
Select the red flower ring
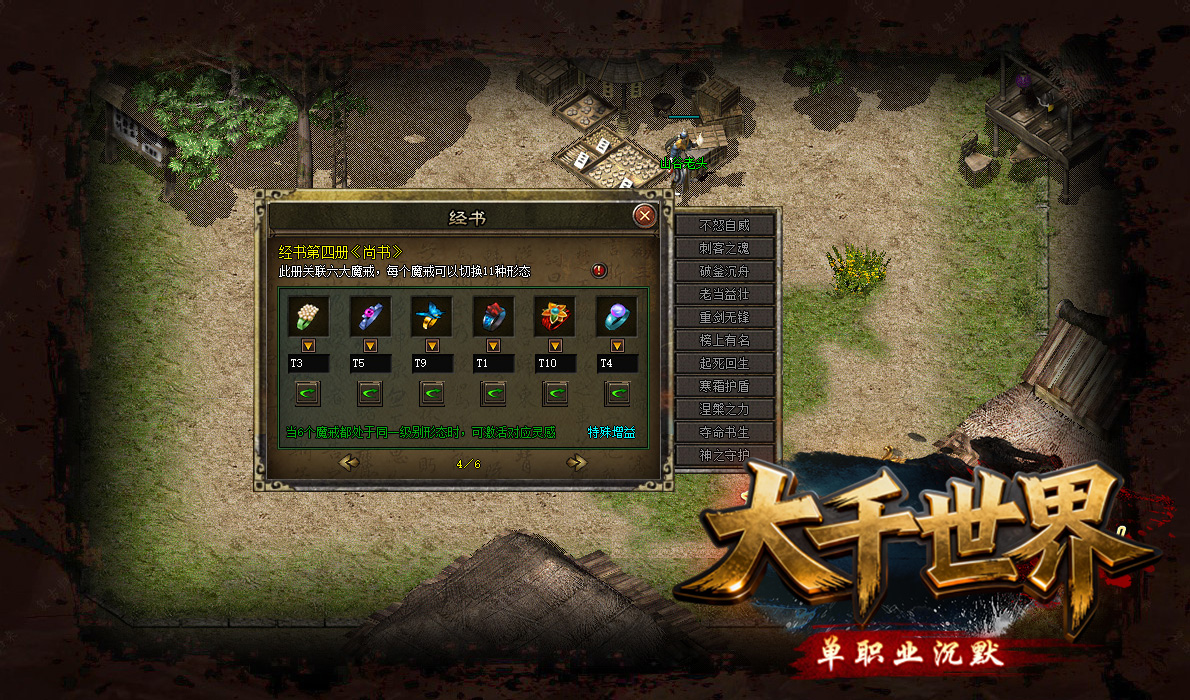(555, 316)
